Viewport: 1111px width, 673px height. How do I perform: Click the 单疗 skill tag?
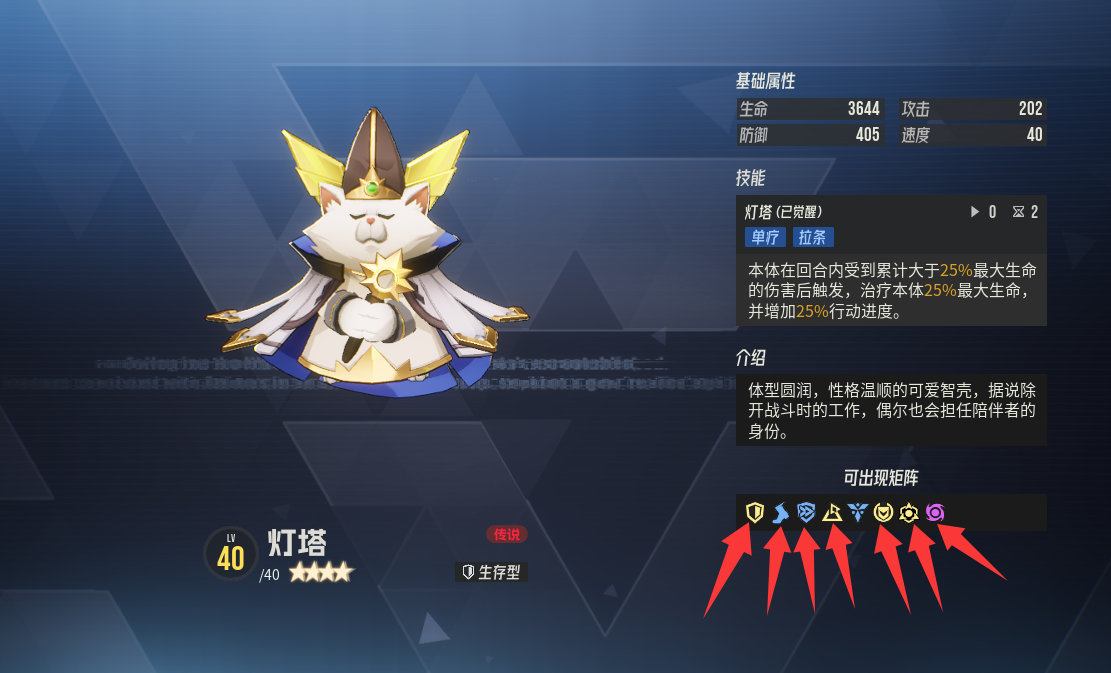[765, 237]
